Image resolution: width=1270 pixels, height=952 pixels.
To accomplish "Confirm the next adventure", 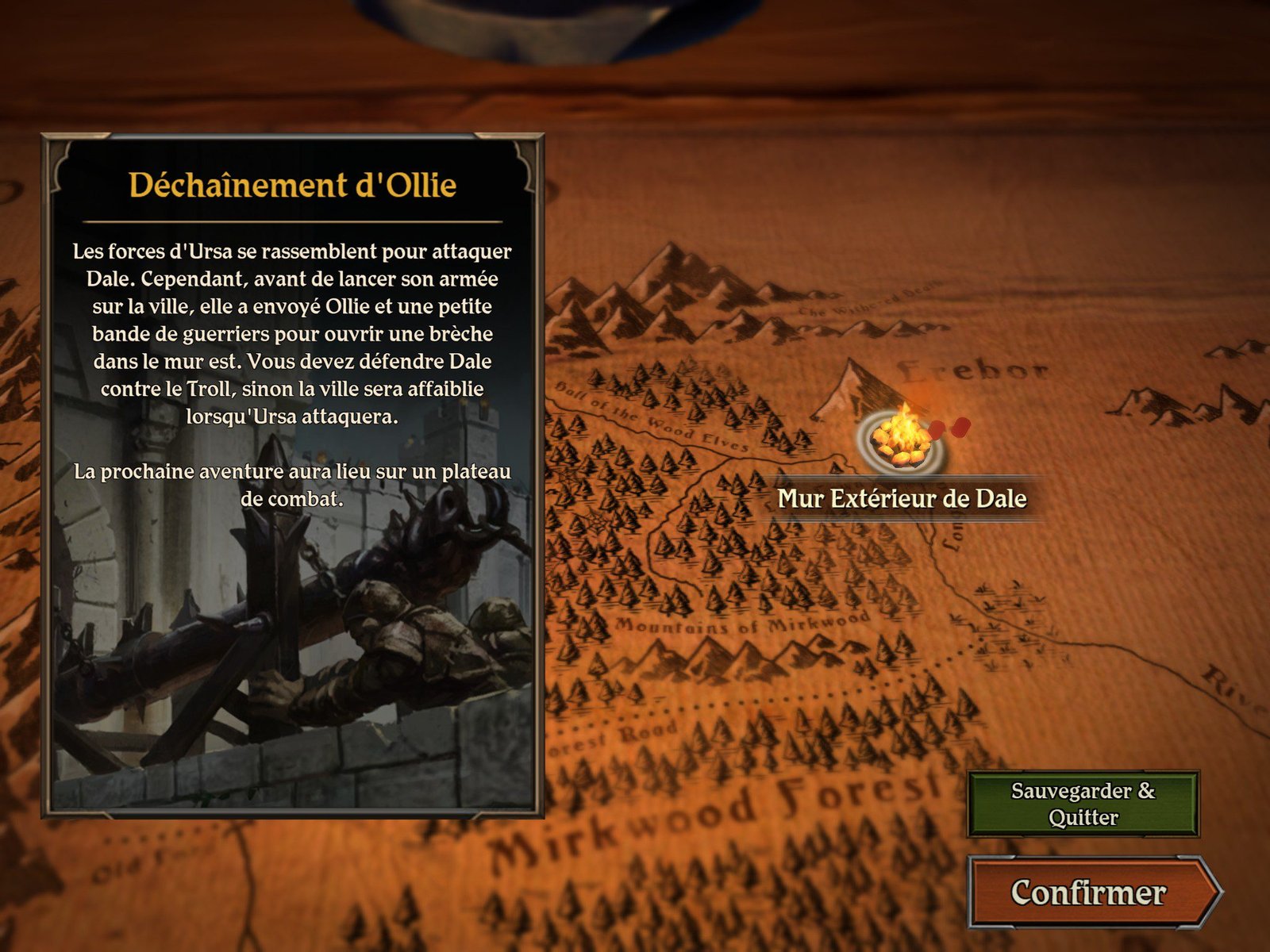I will pos(1089,892).
